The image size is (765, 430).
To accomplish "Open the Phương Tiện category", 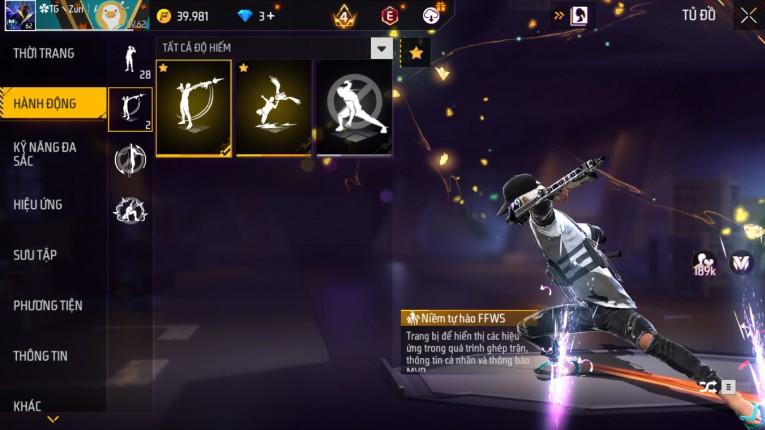I will pos(48,305).
